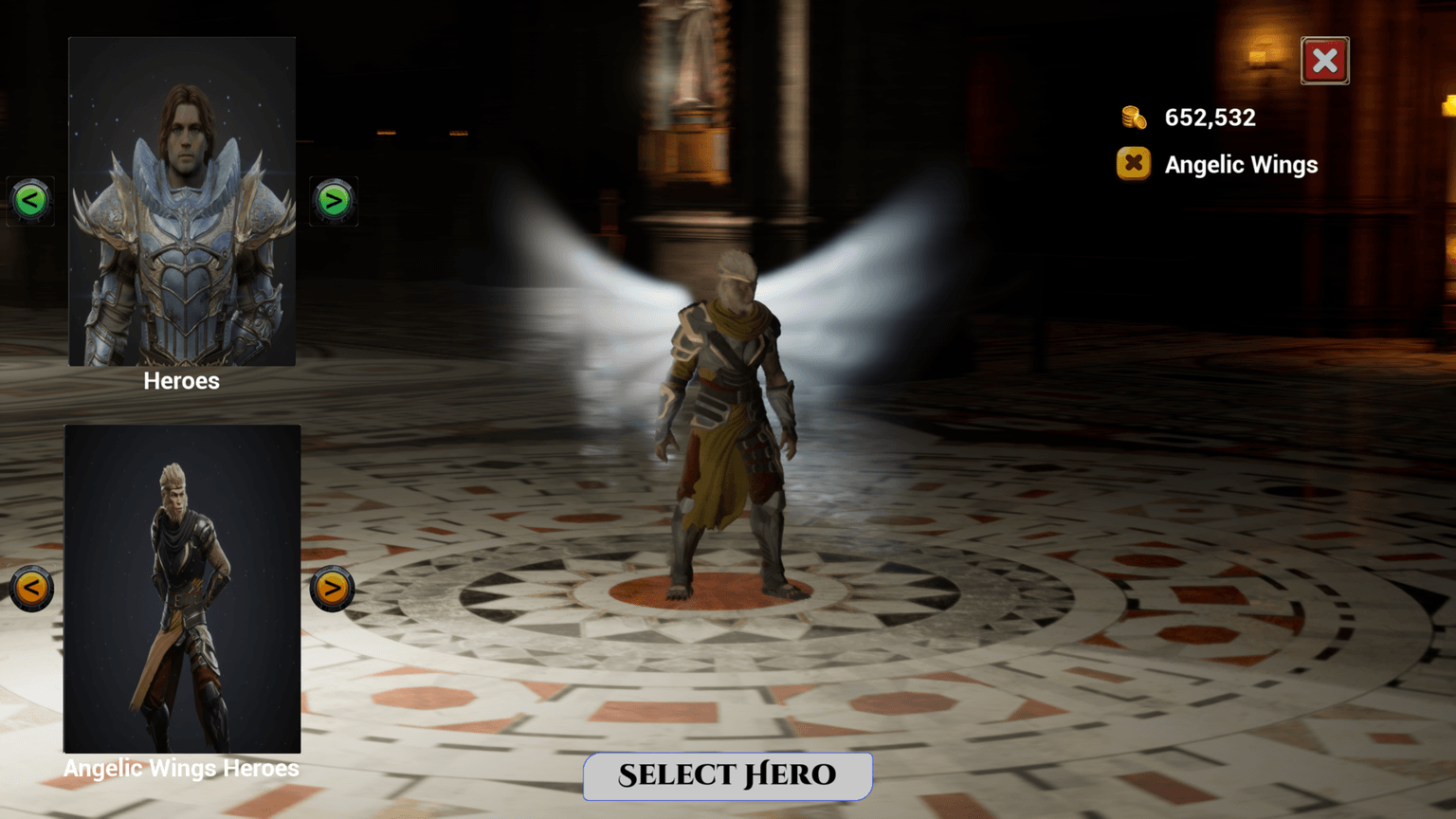Image resolution: width=1456 pixels, height=819 pixels.
Task: Click the 652,532 coin balance text
Action: 1209,117
